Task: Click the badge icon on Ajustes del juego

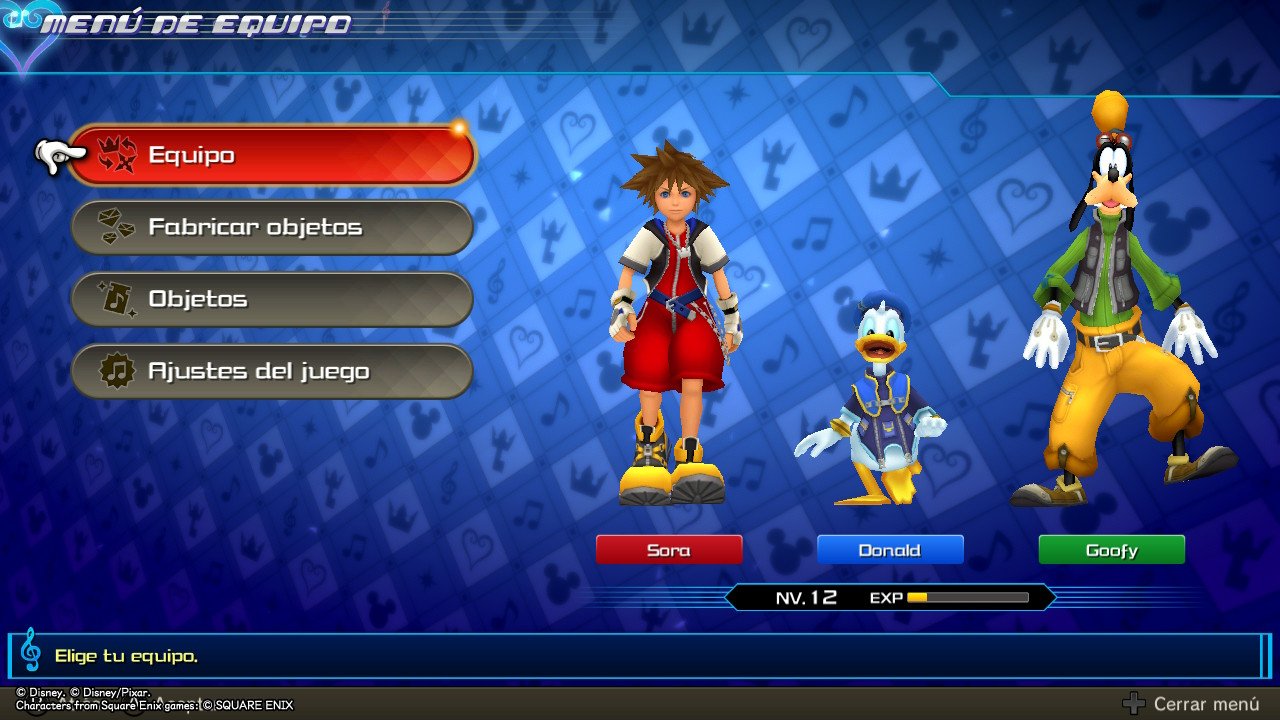Action: point(118,371)
